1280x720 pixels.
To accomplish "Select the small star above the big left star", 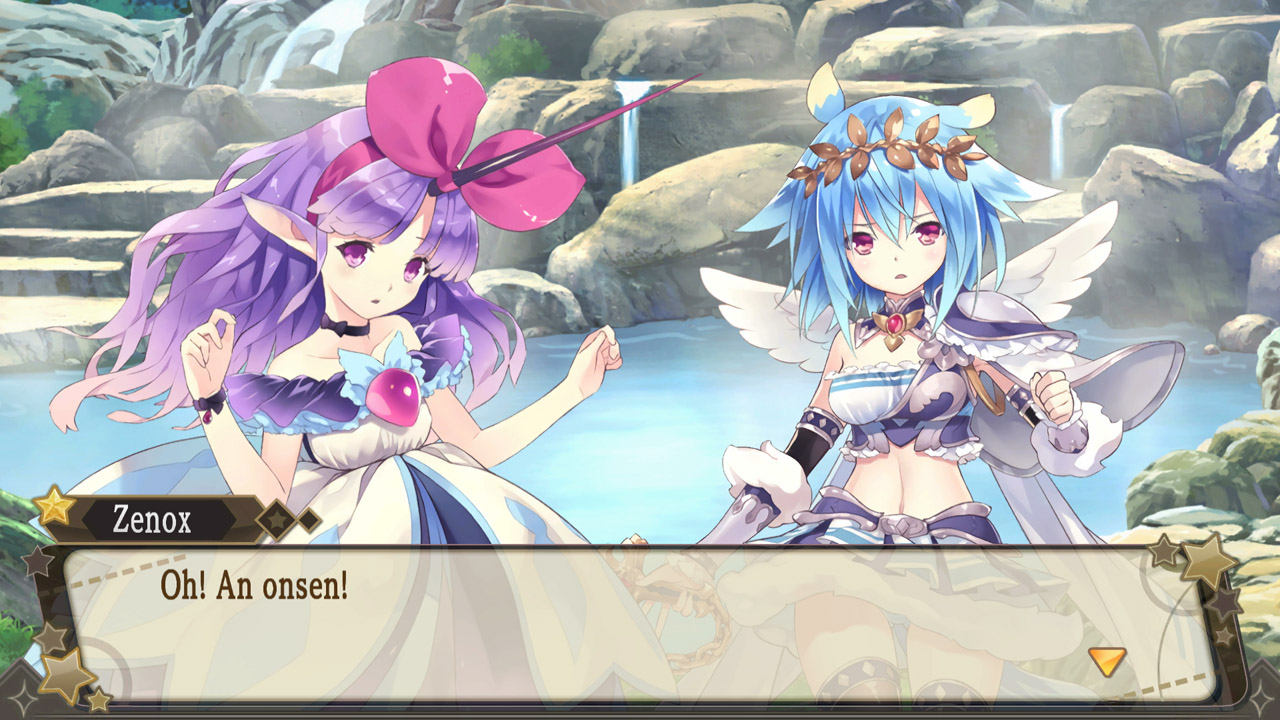I will pos(48,635).
